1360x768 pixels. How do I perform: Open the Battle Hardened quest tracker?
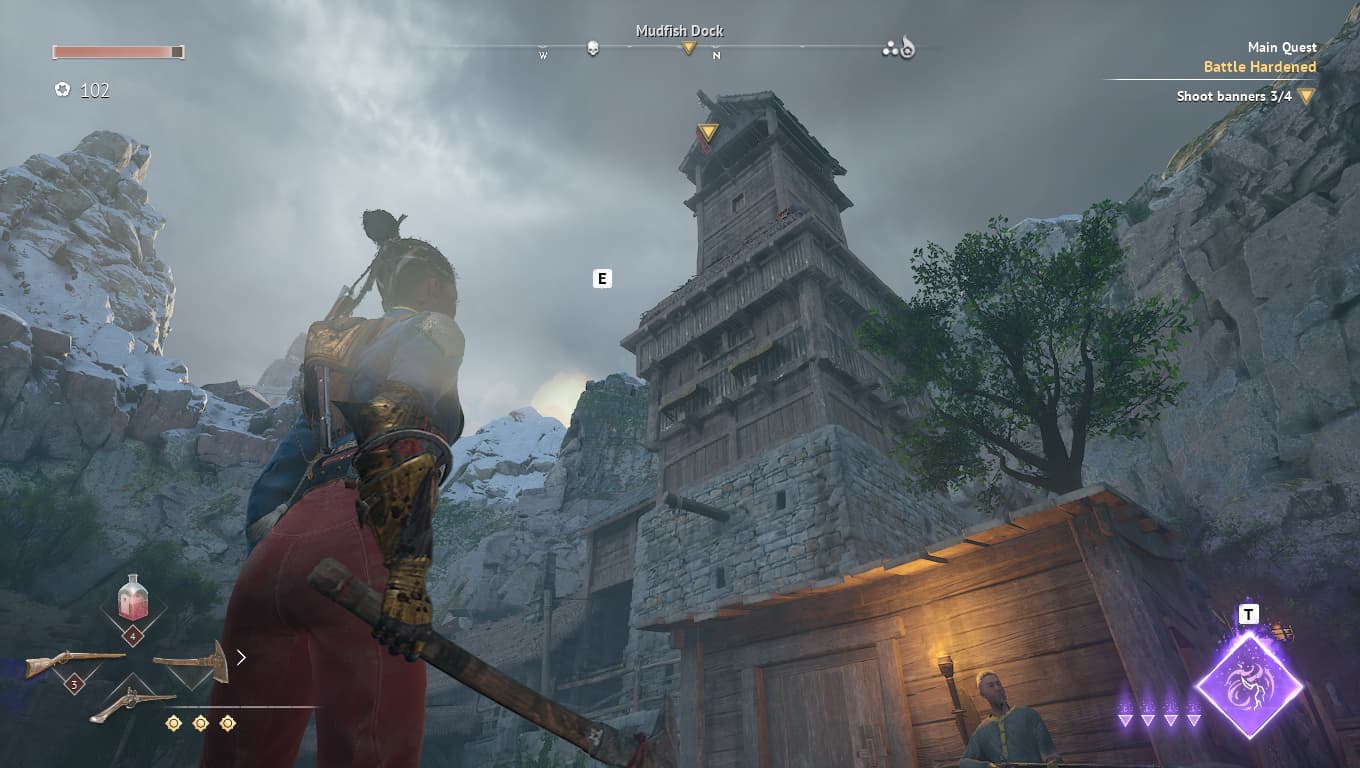[x=1259, y=67]
